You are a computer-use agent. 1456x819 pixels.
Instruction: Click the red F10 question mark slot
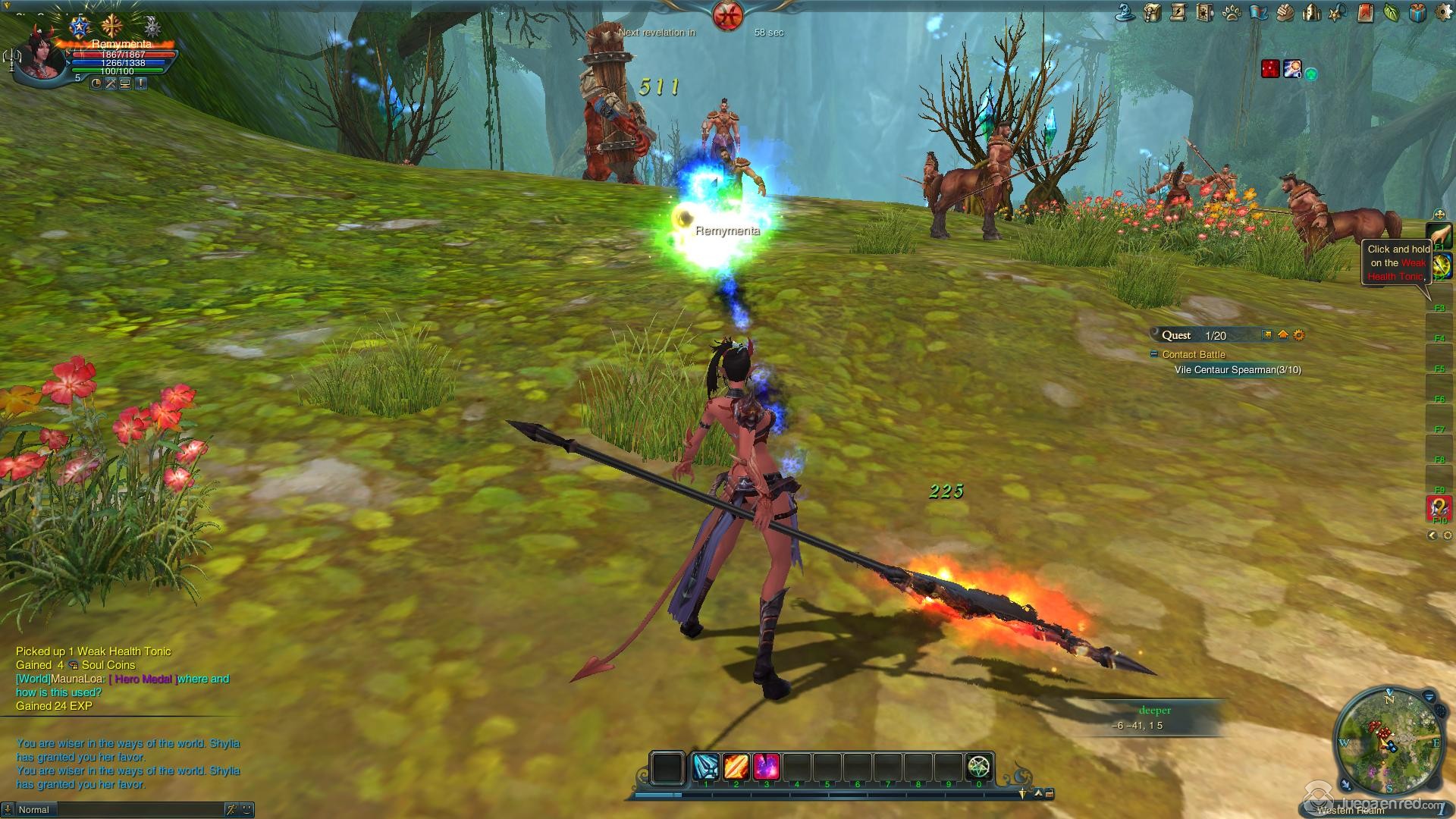[1439, 507]
